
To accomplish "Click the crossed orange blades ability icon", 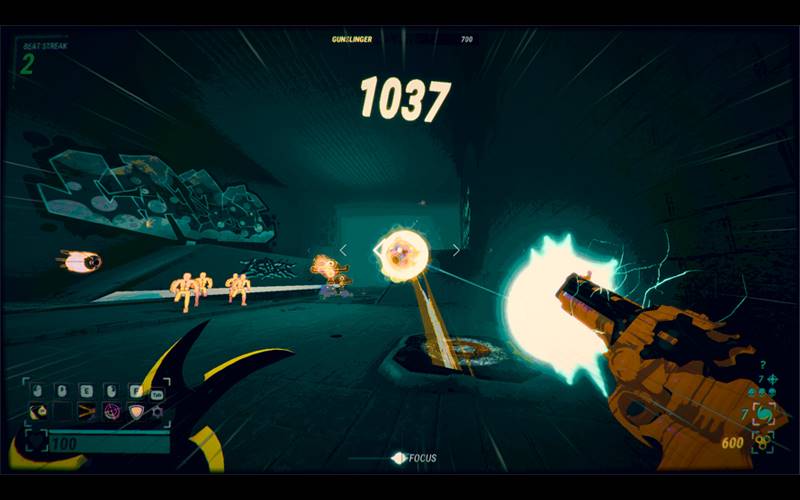I will (87, 411).
